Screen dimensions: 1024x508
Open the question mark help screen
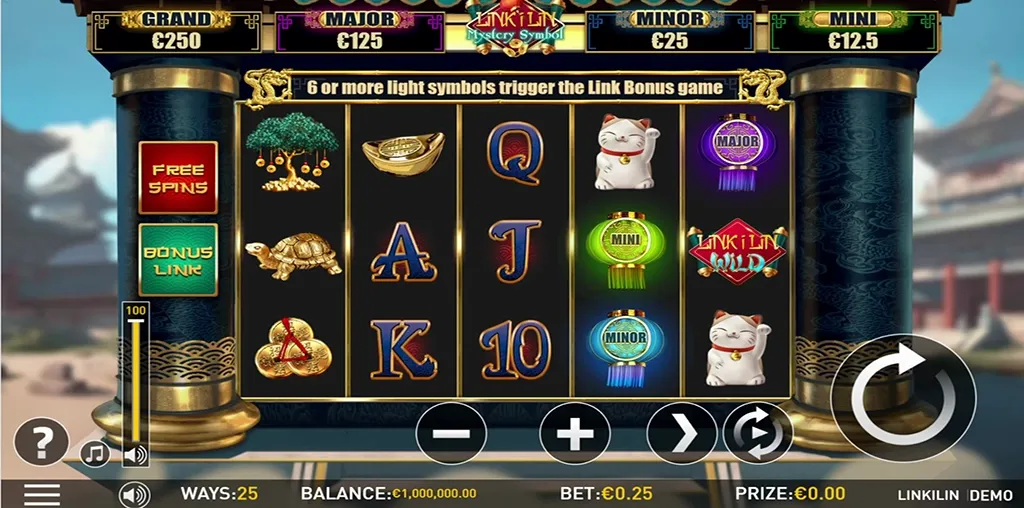(x=41, y=441)
